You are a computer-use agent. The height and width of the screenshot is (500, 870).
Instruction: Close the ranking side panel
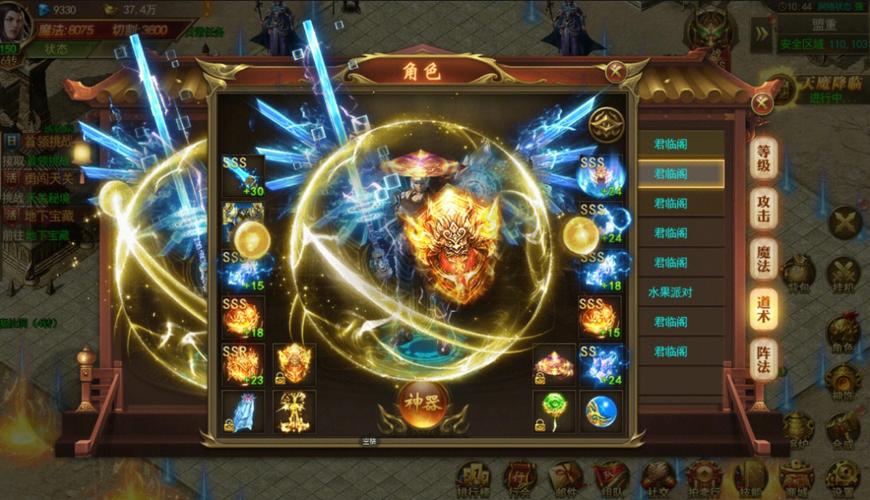click(x=762, y=102)
